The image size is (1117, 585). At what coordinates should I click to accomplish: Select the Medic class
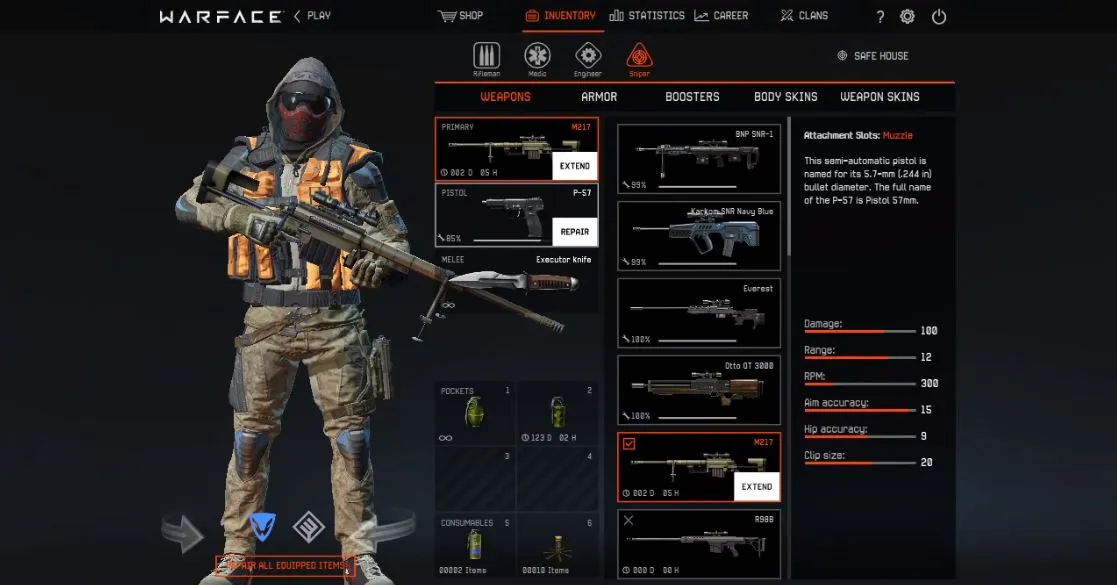(538, 58)
